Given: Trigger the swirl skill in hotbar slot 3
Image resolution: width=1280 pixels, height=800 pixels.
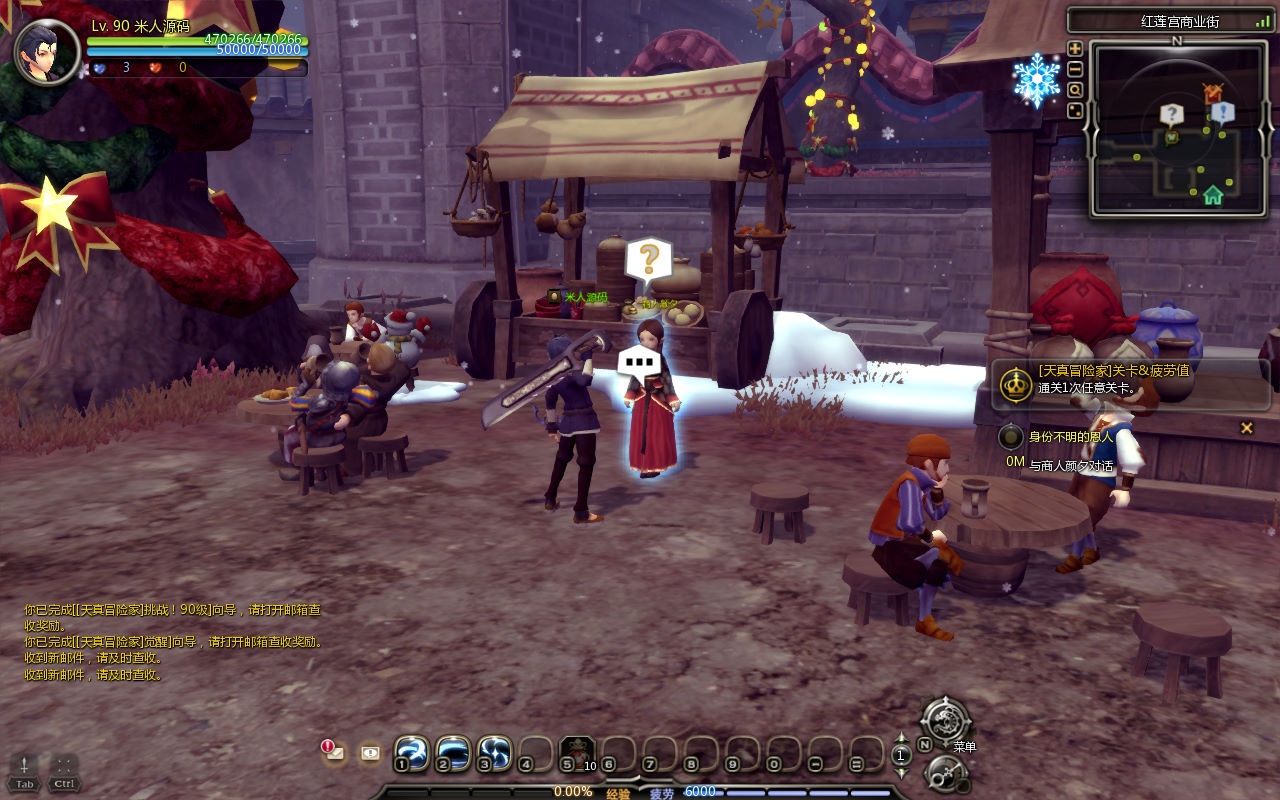Looking at the screenshot, I should point(494,753).
